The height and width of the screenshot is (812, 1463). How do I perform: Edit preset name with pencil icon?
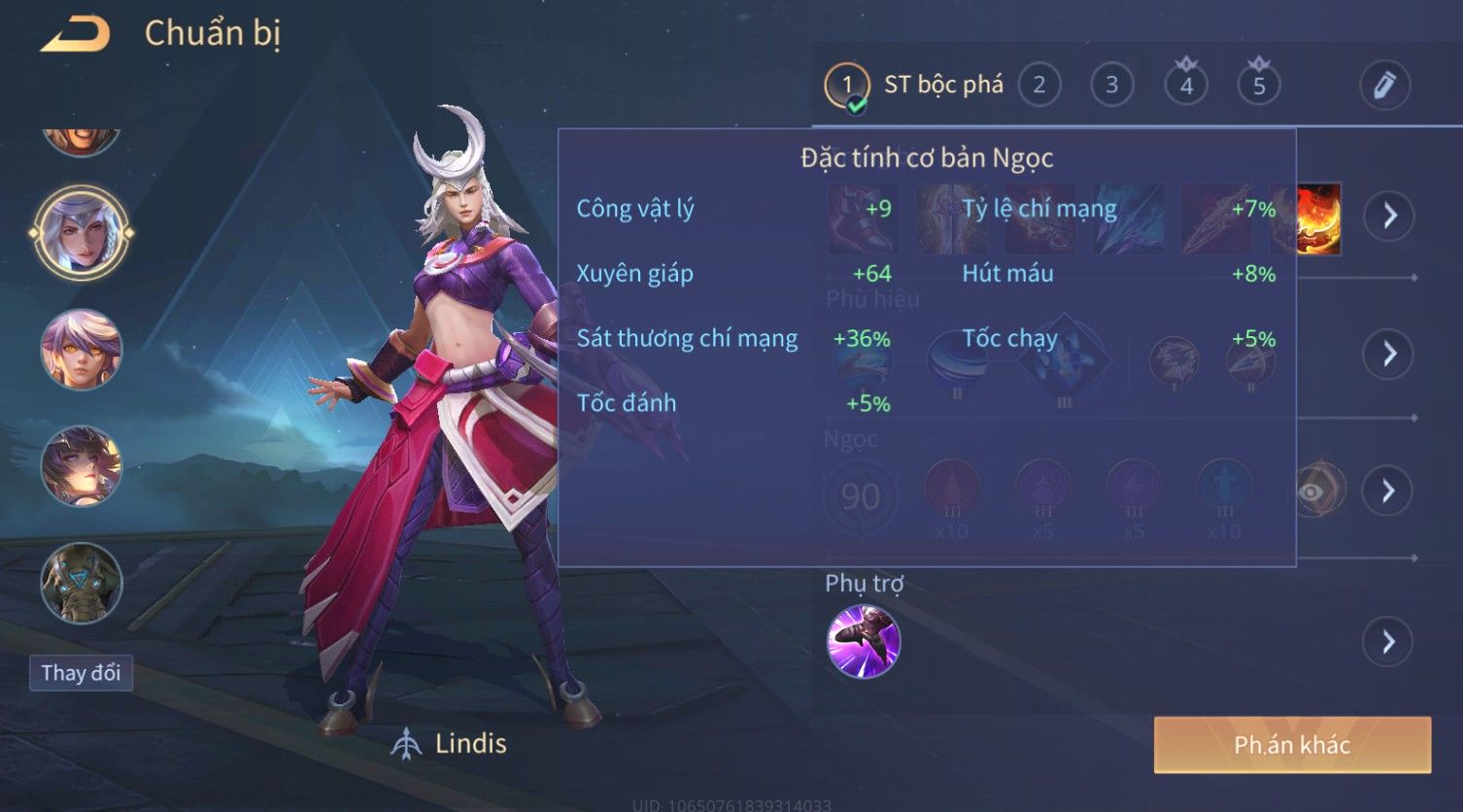point(1384,85)
